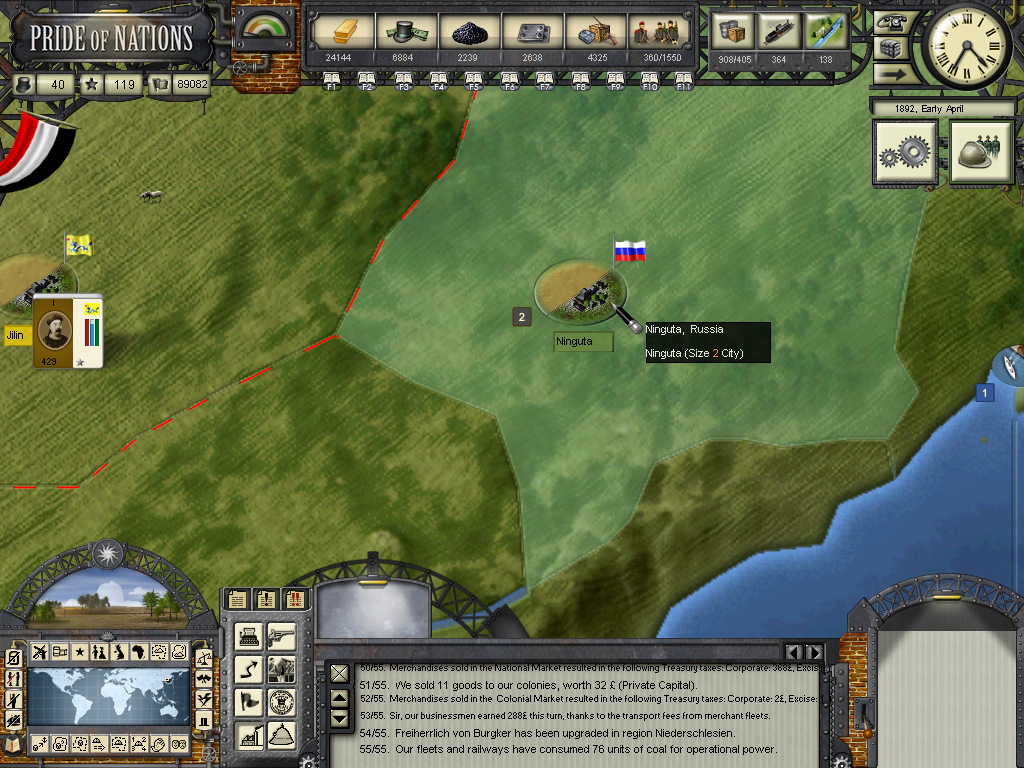Apply the Africa silhouette map filter

click(139, 652)
